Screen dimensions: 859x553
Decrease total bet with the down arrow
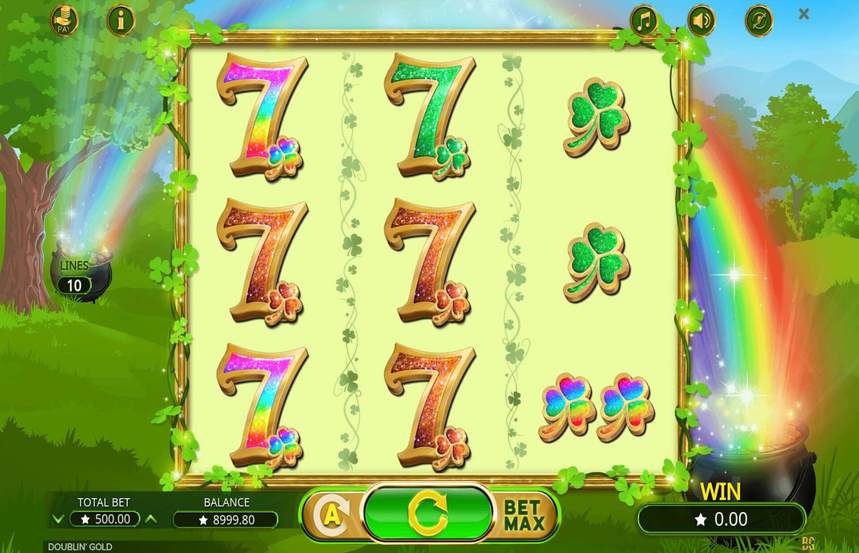[57, 519]
